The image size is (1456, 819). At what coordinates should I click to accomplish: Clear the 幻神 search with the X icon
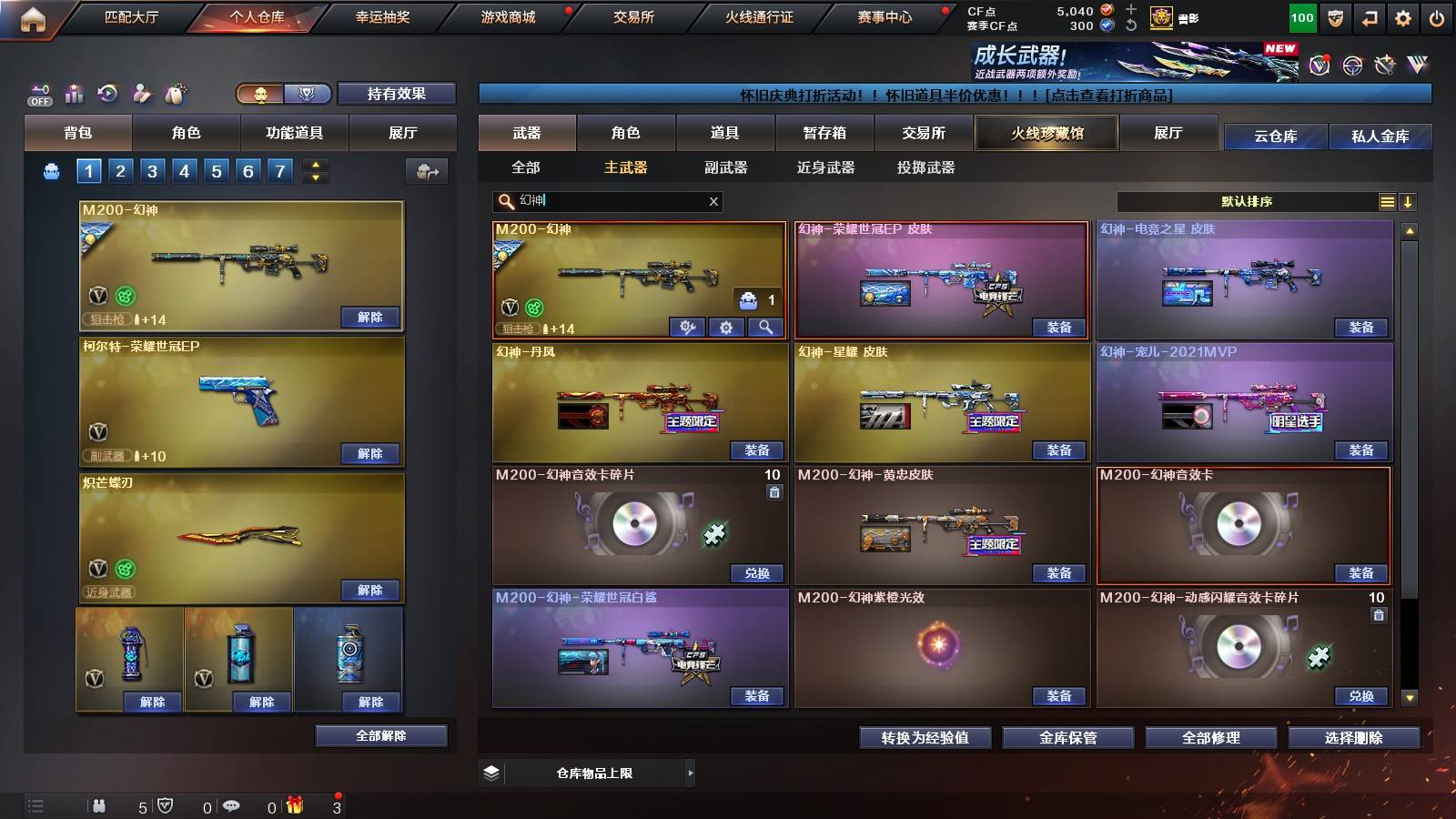coord(713,201)
